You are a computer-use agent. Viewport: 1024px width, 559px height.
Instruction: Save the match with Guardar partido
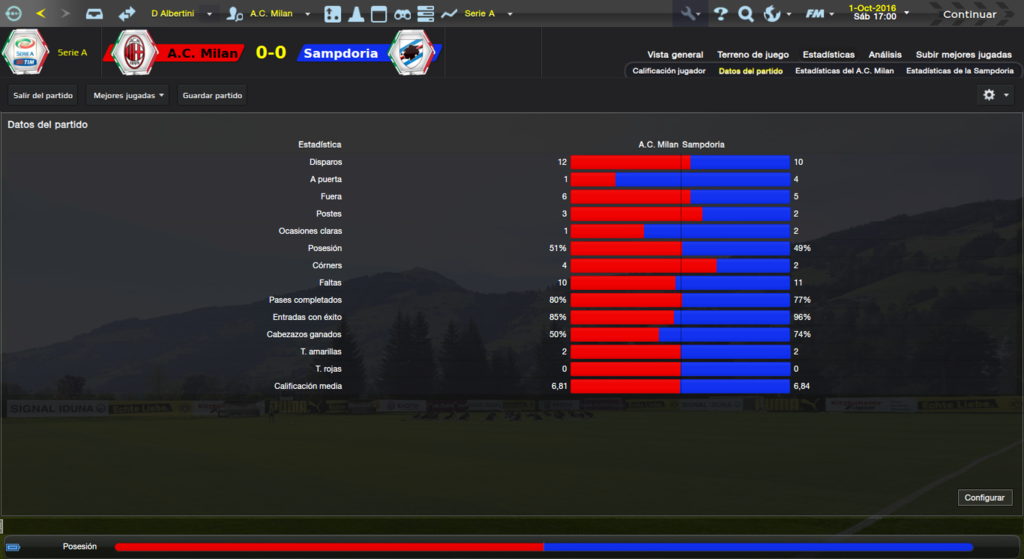tap(212, 95)
